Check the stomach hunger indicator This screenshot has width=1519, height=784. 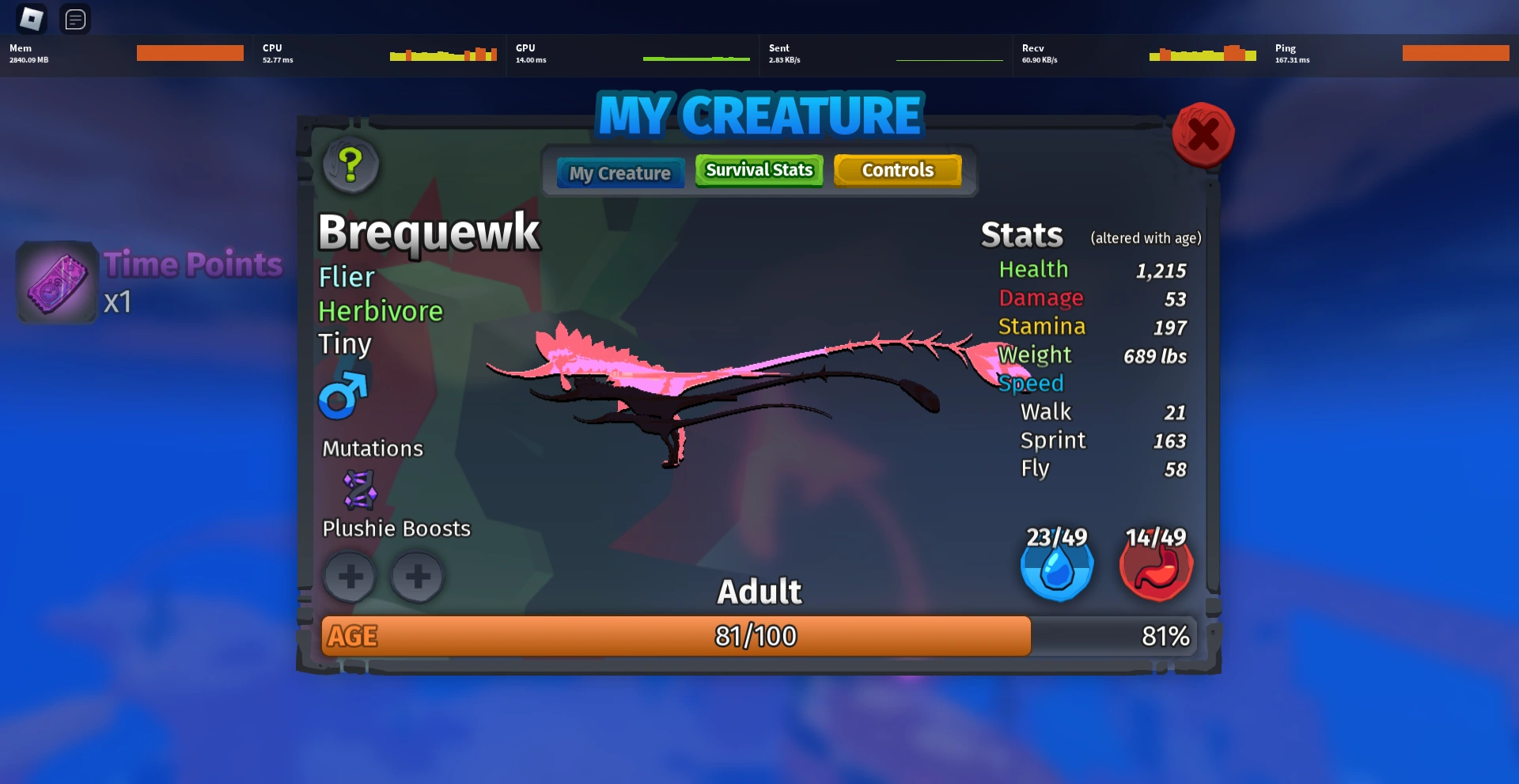pos(1155,566)
